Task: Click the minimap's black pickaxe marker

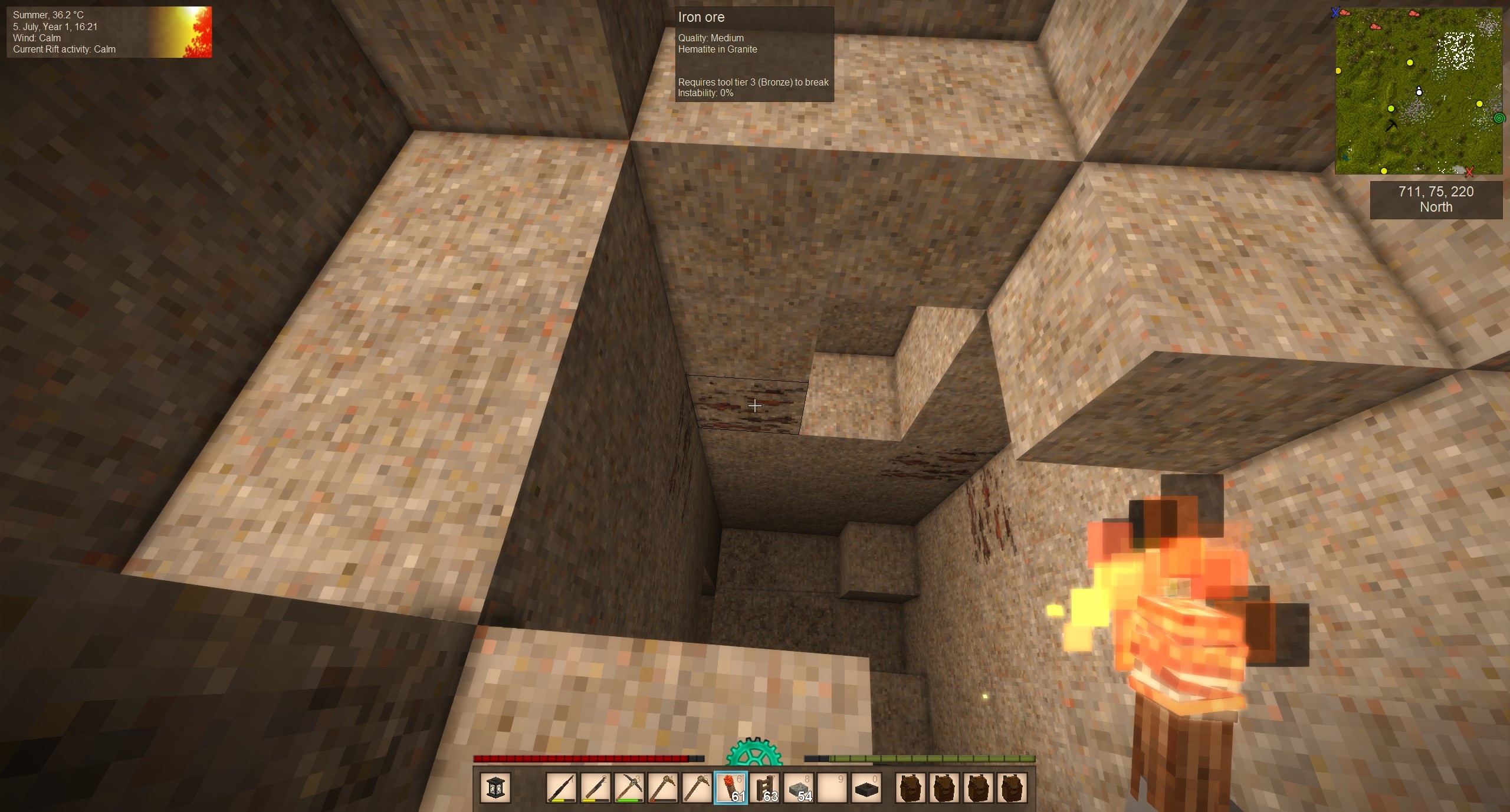Action: [x=1392, y=126]
